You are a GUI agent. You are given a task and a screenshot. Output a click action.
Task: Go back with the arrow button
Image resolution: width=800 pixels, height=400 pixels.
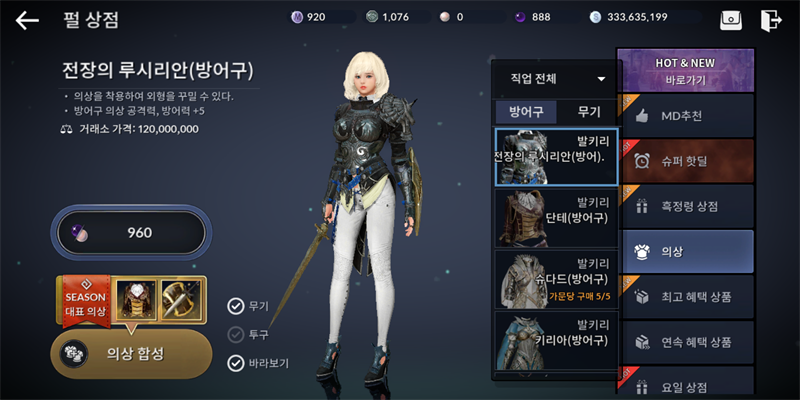click(x=27, y=19)
